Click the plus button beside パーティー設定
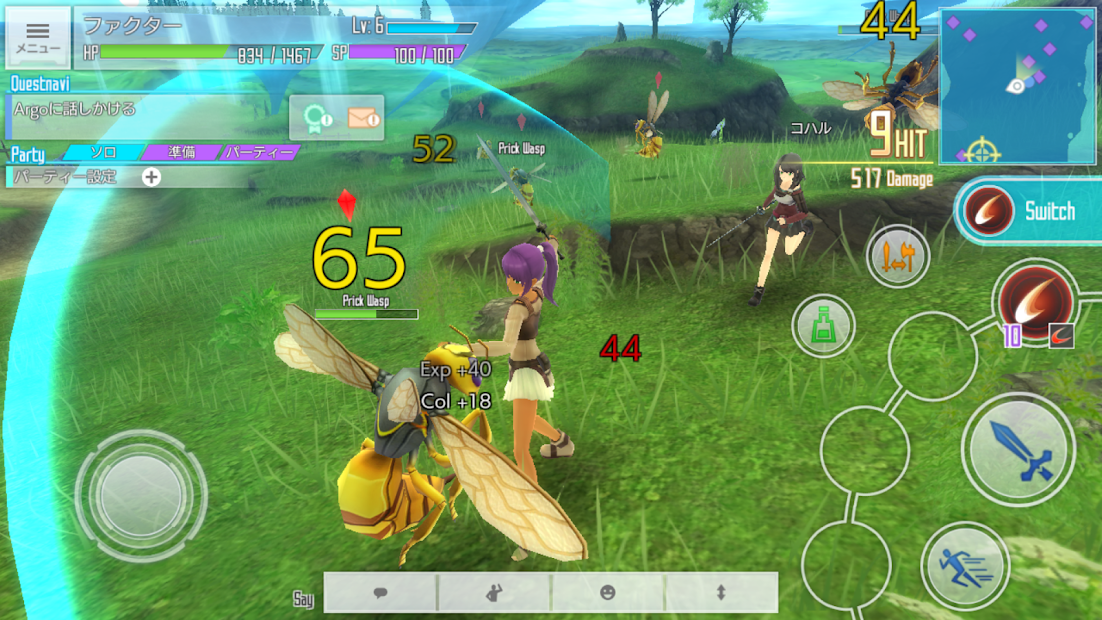The image size is (1102, 620). 151,177
